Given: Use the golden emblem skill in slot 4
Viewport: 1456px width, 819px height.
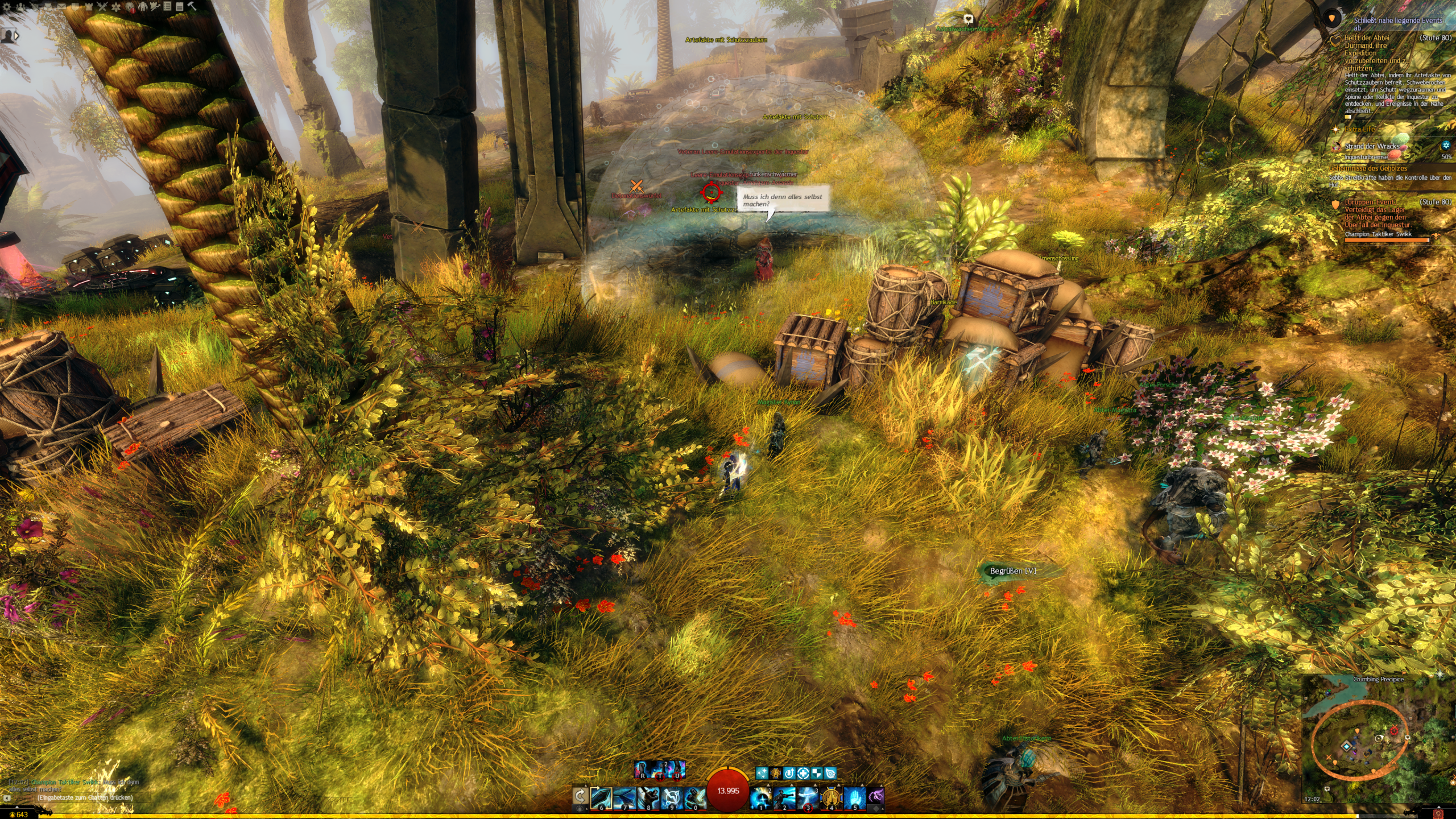Looking at the screenshot, I should [831, 798].
